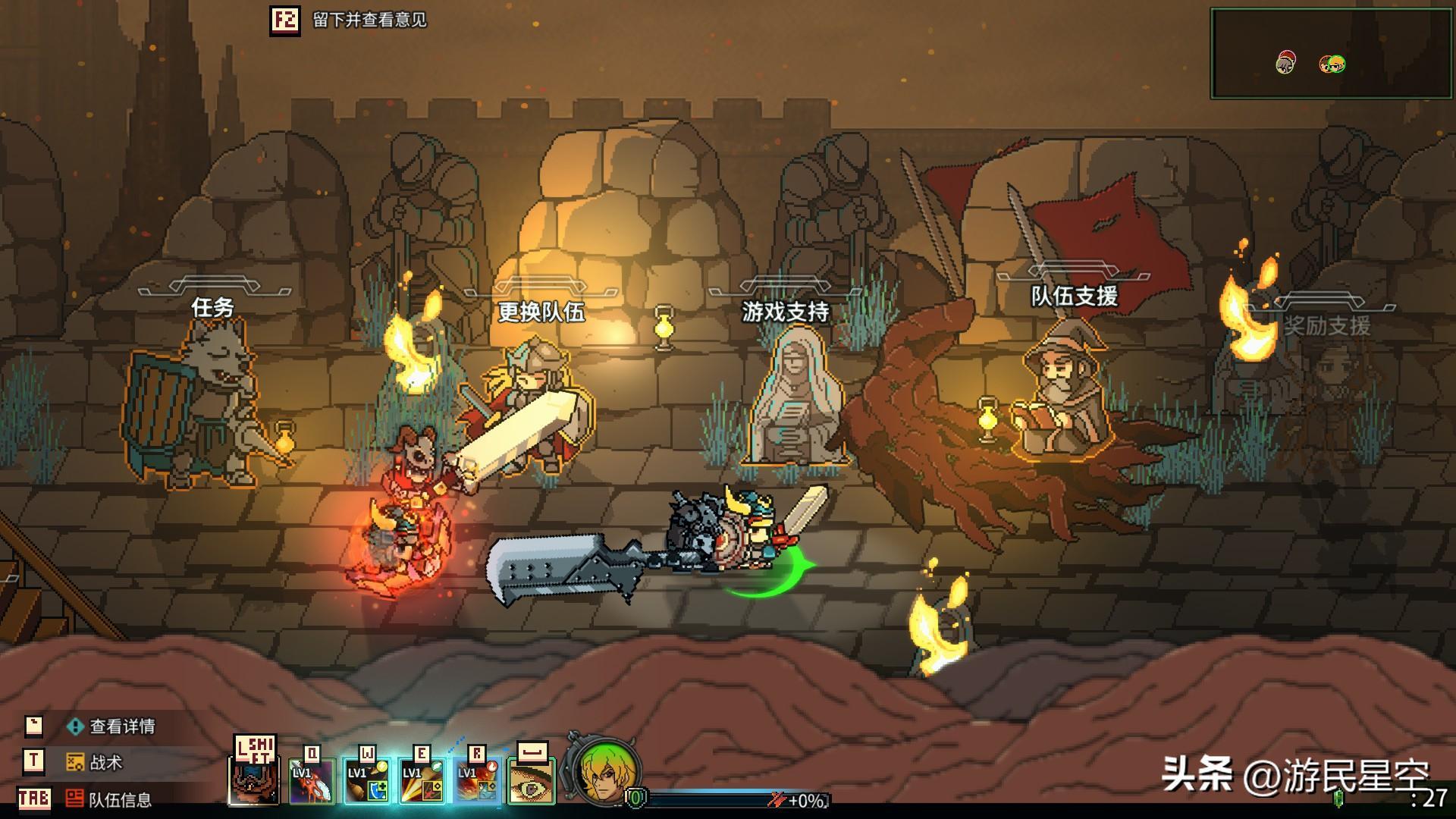Choose the 更换队伍 change-team label
The height and width of the screenshot is (819, 1456).
541,312
